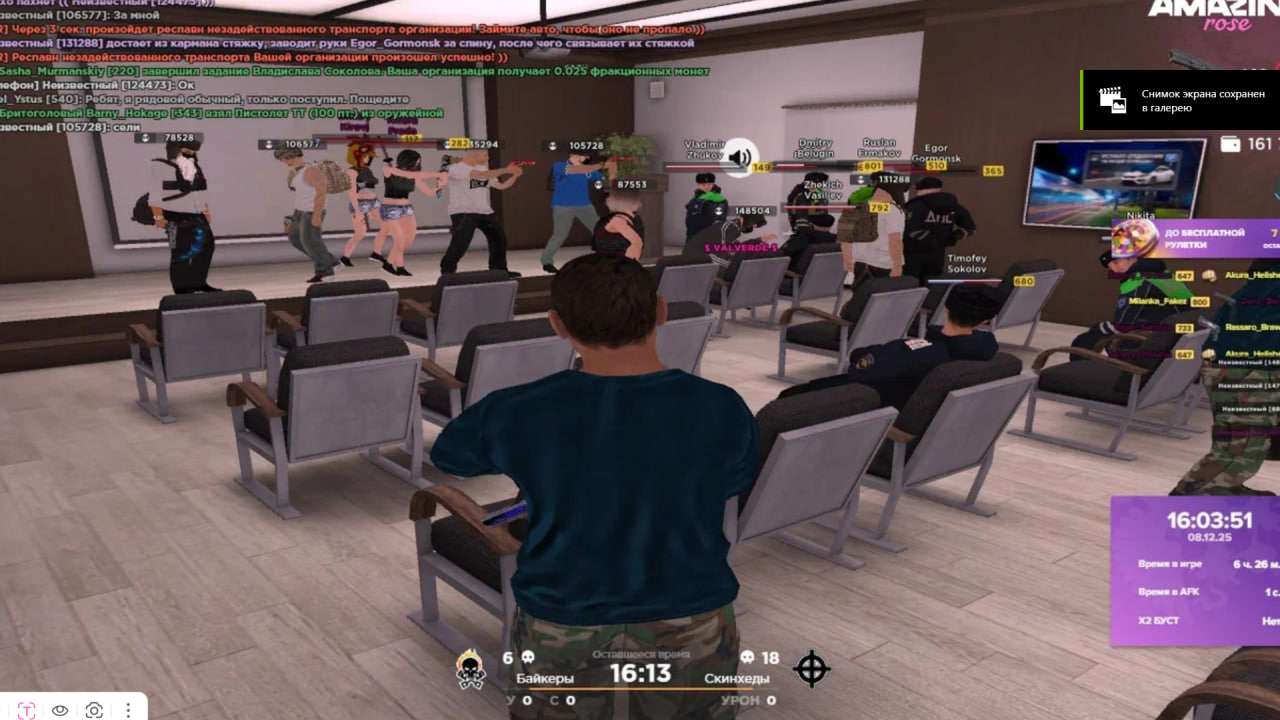1280x720 pixels.
Task: Toggle the eye visibility icon
Action: 60,710
